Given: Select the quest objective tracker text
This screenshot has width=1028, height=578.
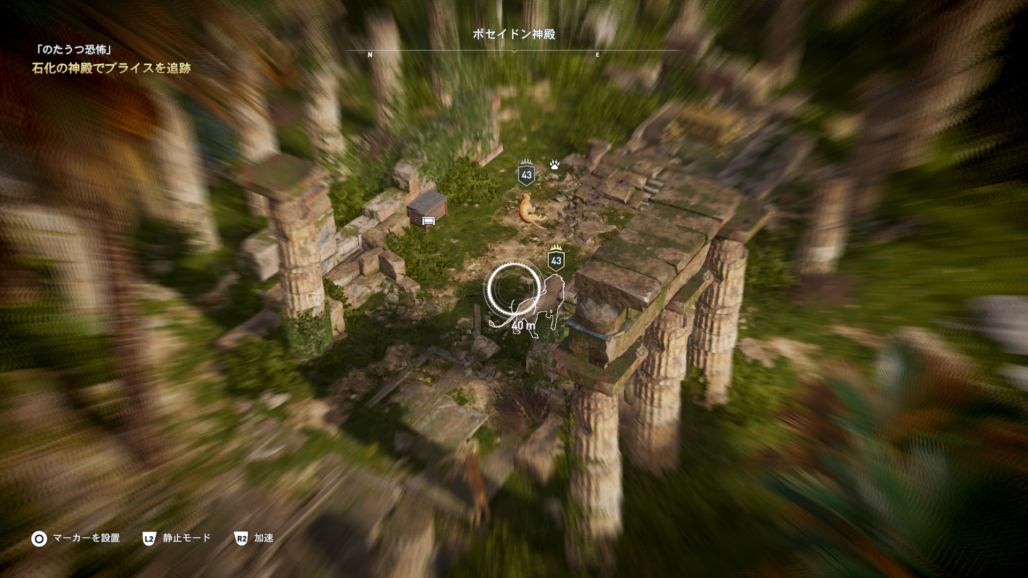Looking at the screenshot, I should 110,68.
